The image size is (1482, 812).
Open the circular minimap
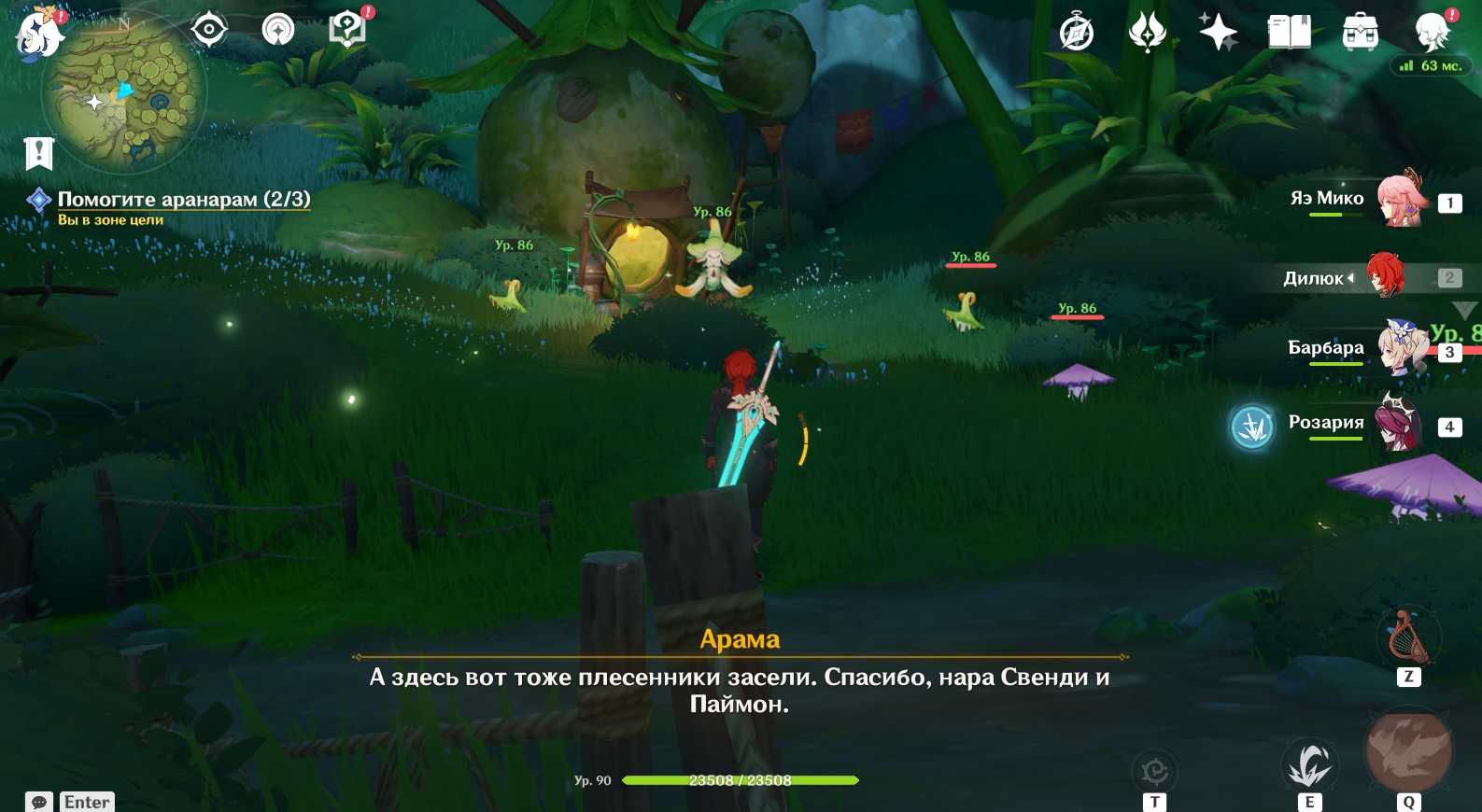pos(124,95)
